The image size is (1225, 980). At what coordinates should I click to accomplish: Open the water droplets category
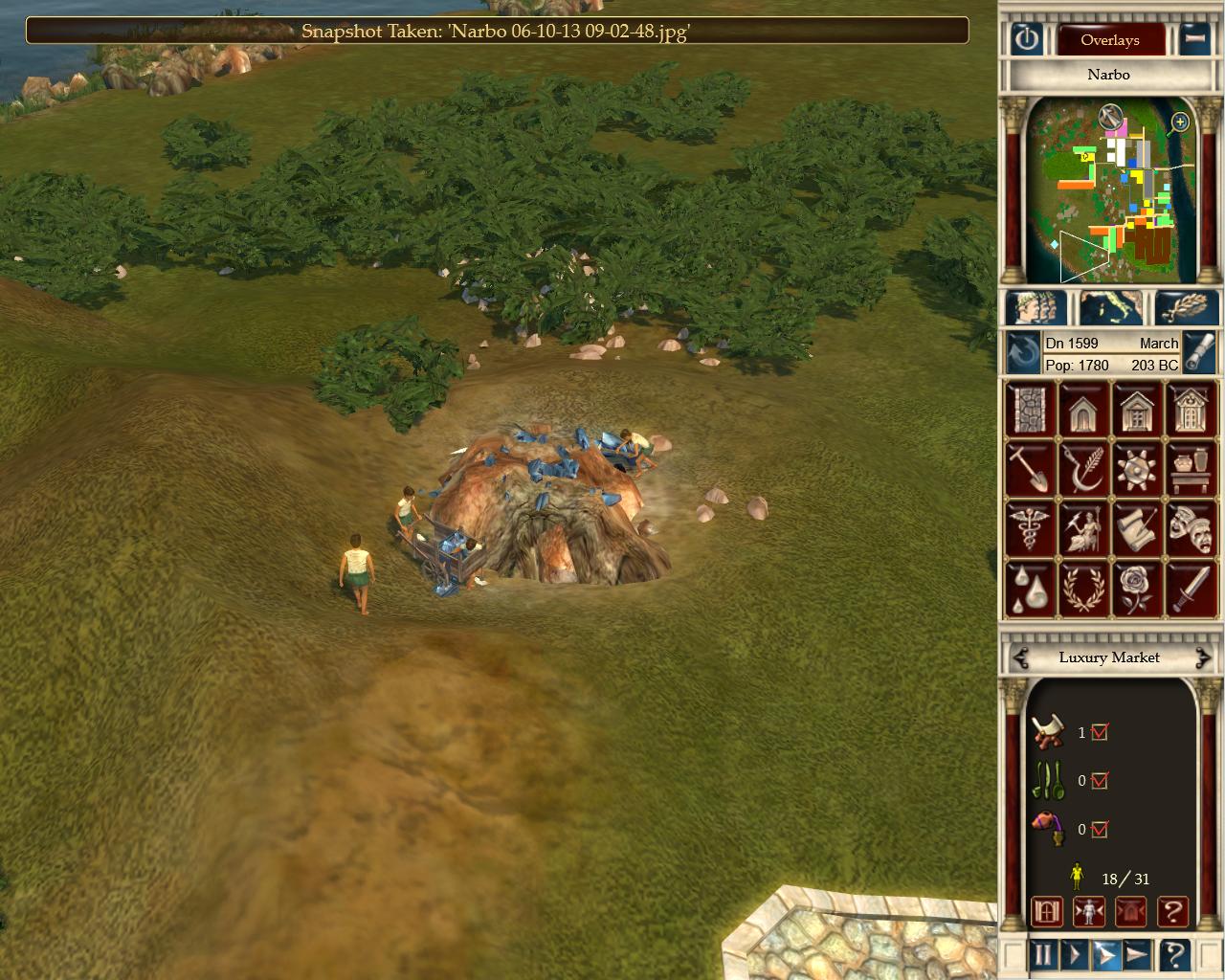pos(1029,587)
